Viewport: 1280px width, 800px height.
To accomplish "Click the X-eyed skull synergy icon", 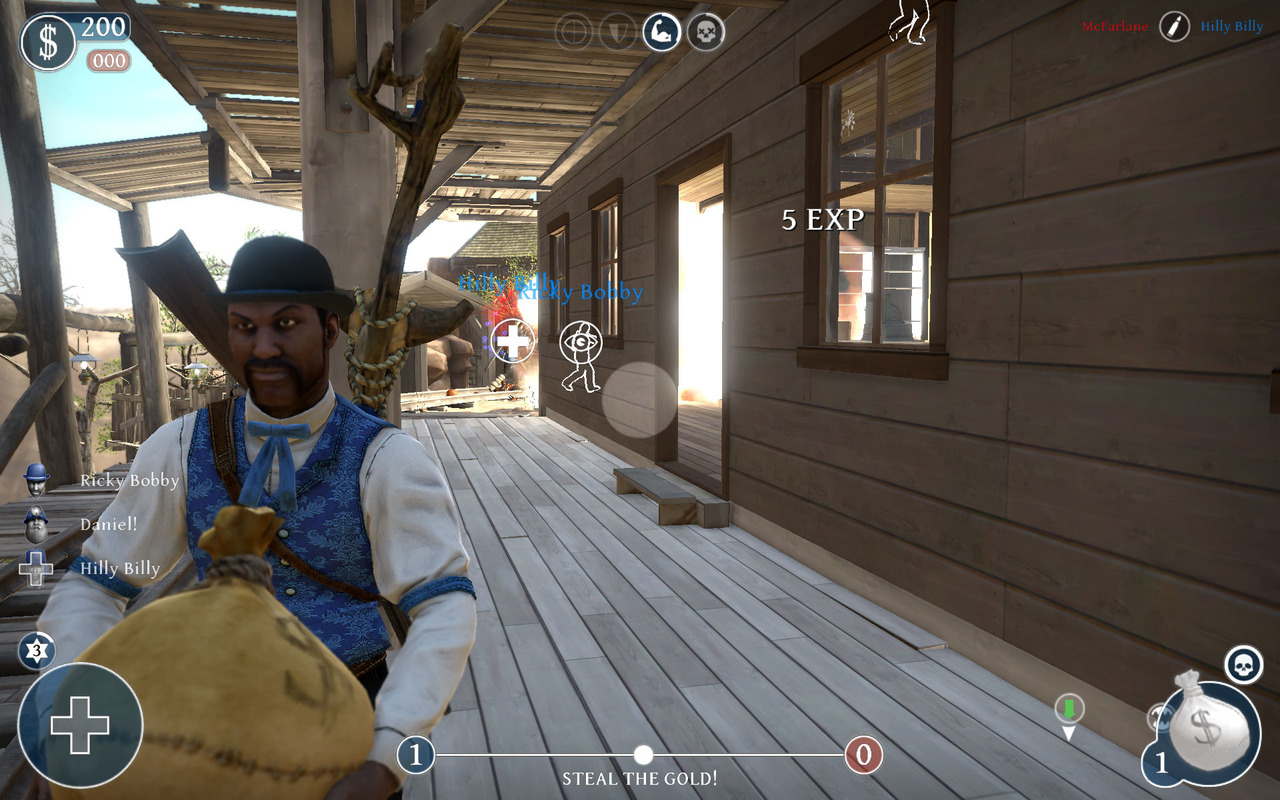I will pos(706,32).
